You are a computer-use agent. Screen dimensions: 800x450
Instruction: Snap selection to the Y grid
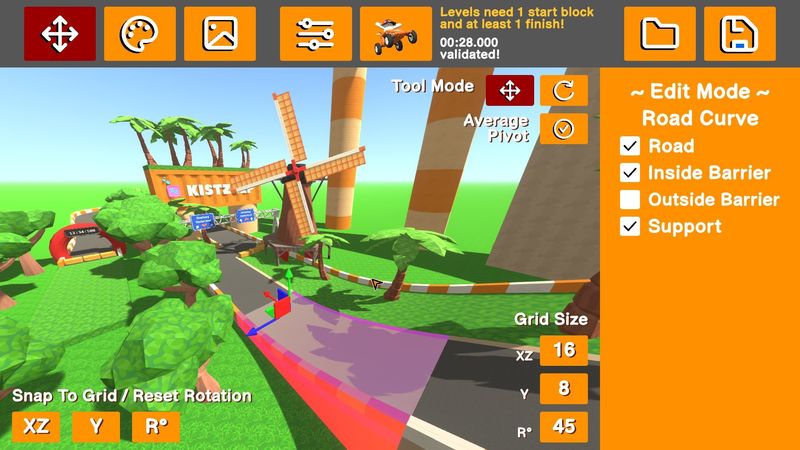[96, 426]
